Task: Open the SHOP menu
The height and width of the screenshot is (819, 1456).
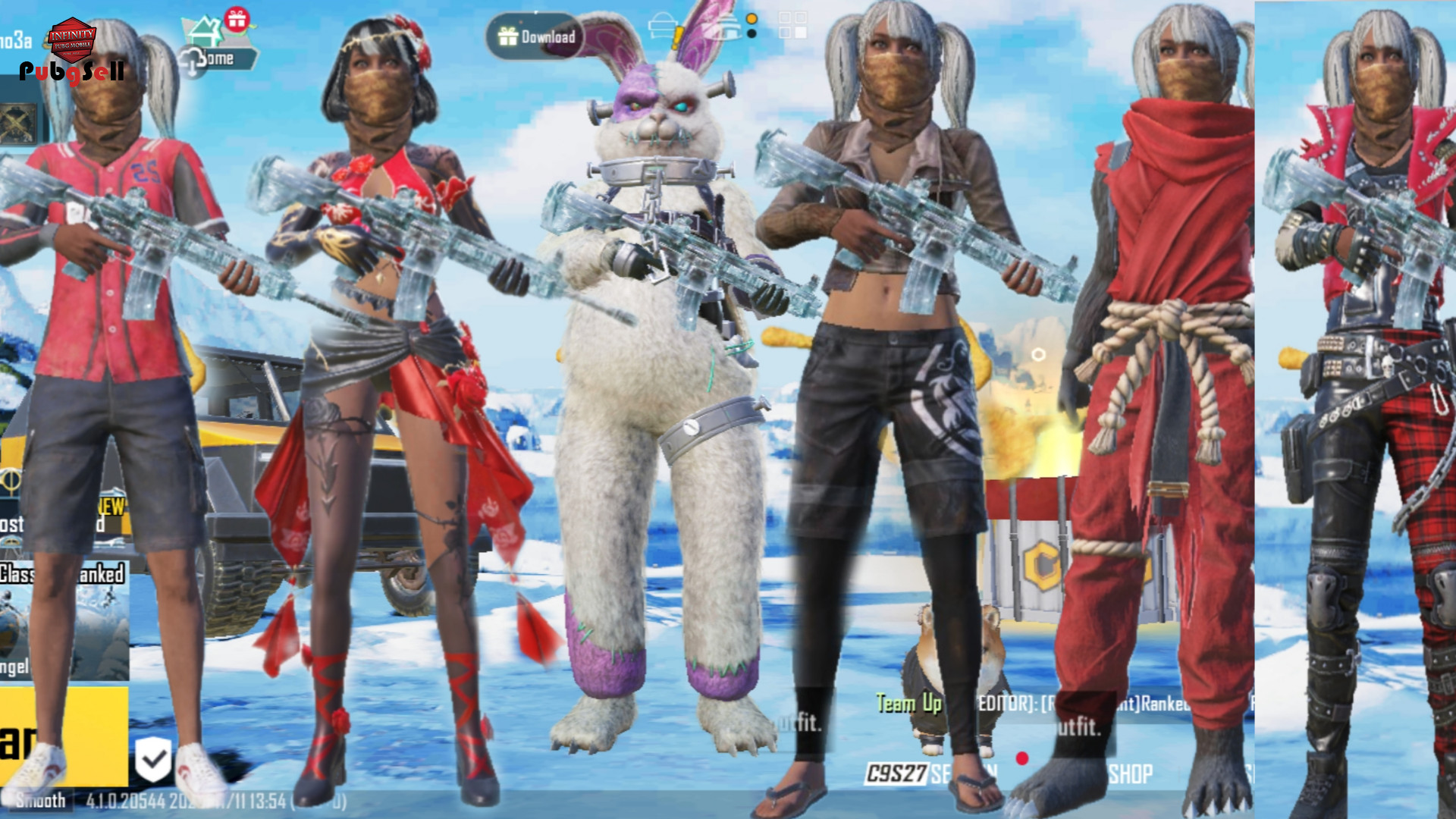Action: click(1130, 774)
